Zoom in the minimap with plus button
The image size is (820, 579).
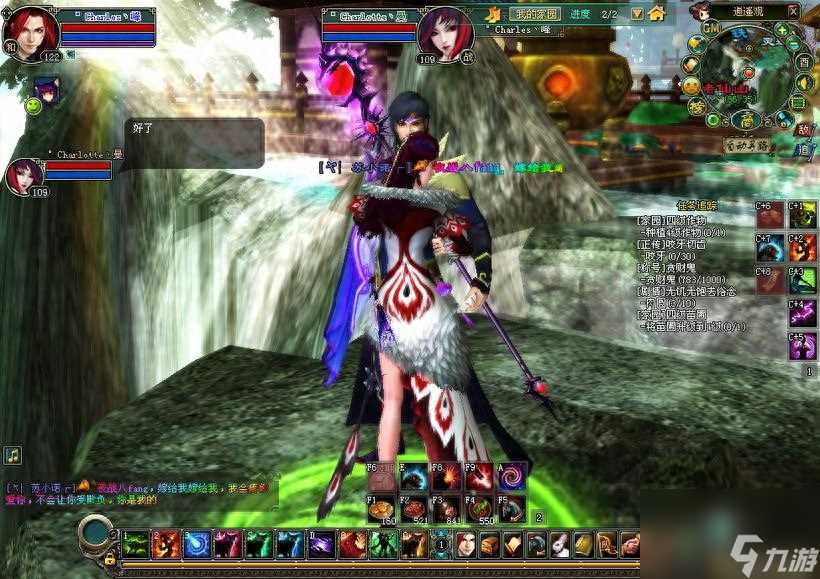[x=780, y=30]
